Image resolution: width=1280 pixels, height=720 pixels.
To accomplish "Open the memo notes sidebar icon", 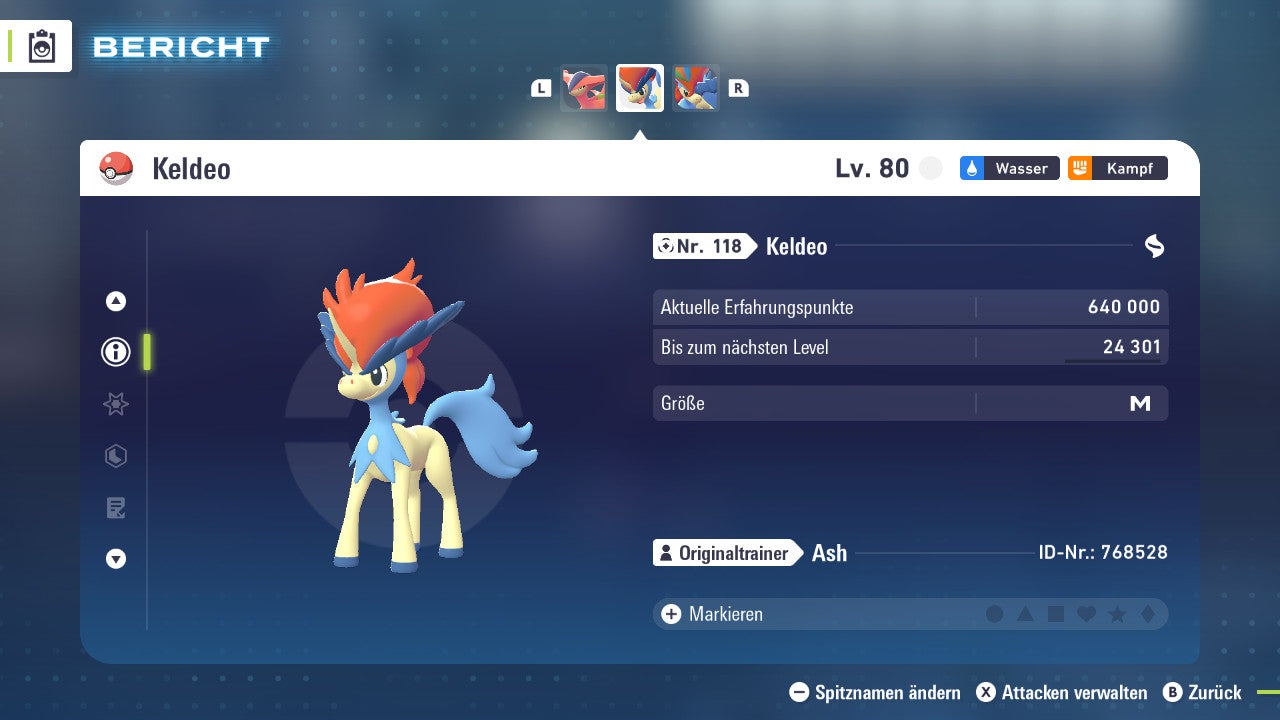I will click(115, 508).
